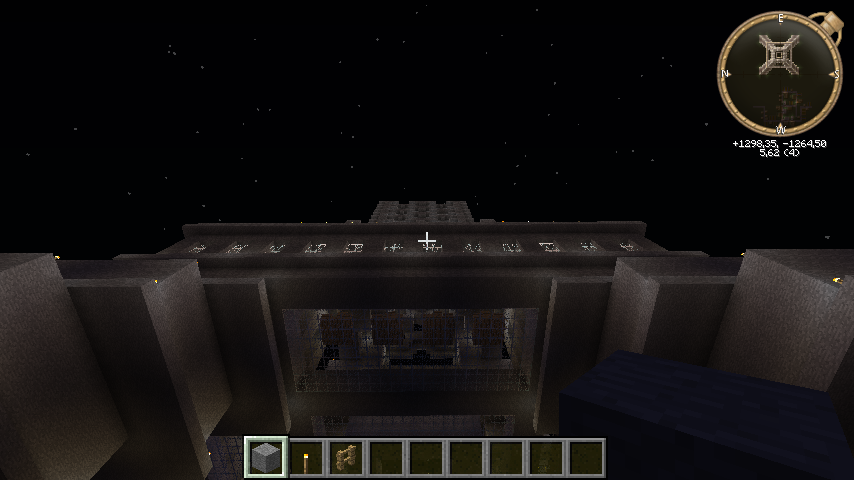Image resolution: width=854 pixels, height=480 pixels.
Task: Open the circular compass minimap
Action: point(780,73)
